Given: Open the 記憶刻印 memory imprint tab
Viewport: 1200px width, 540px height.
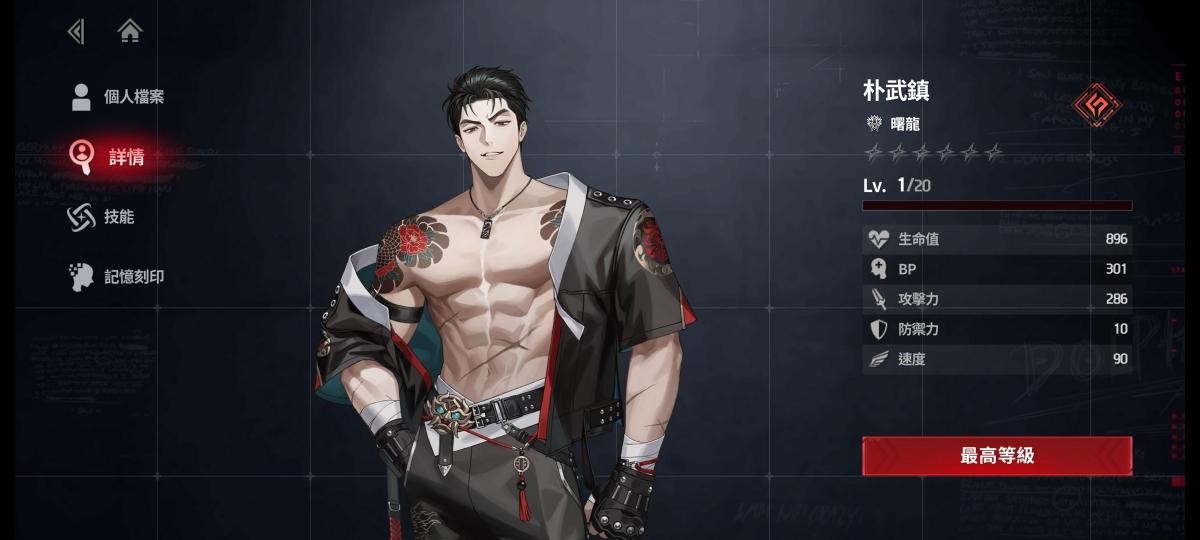Looking at the screenshot, I should (x=118, y=277).
